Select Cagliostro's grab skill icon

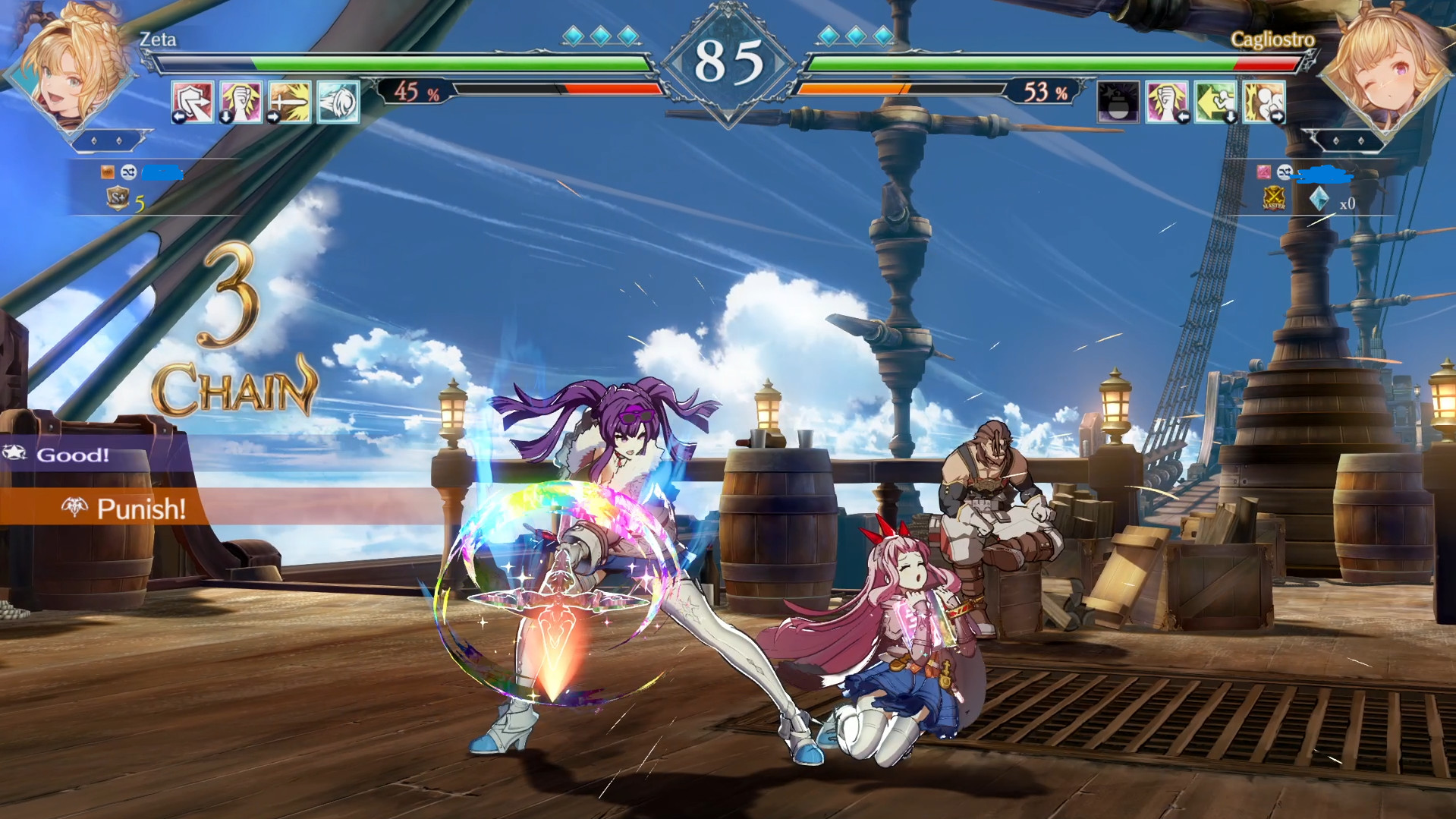pos(1263,102)
